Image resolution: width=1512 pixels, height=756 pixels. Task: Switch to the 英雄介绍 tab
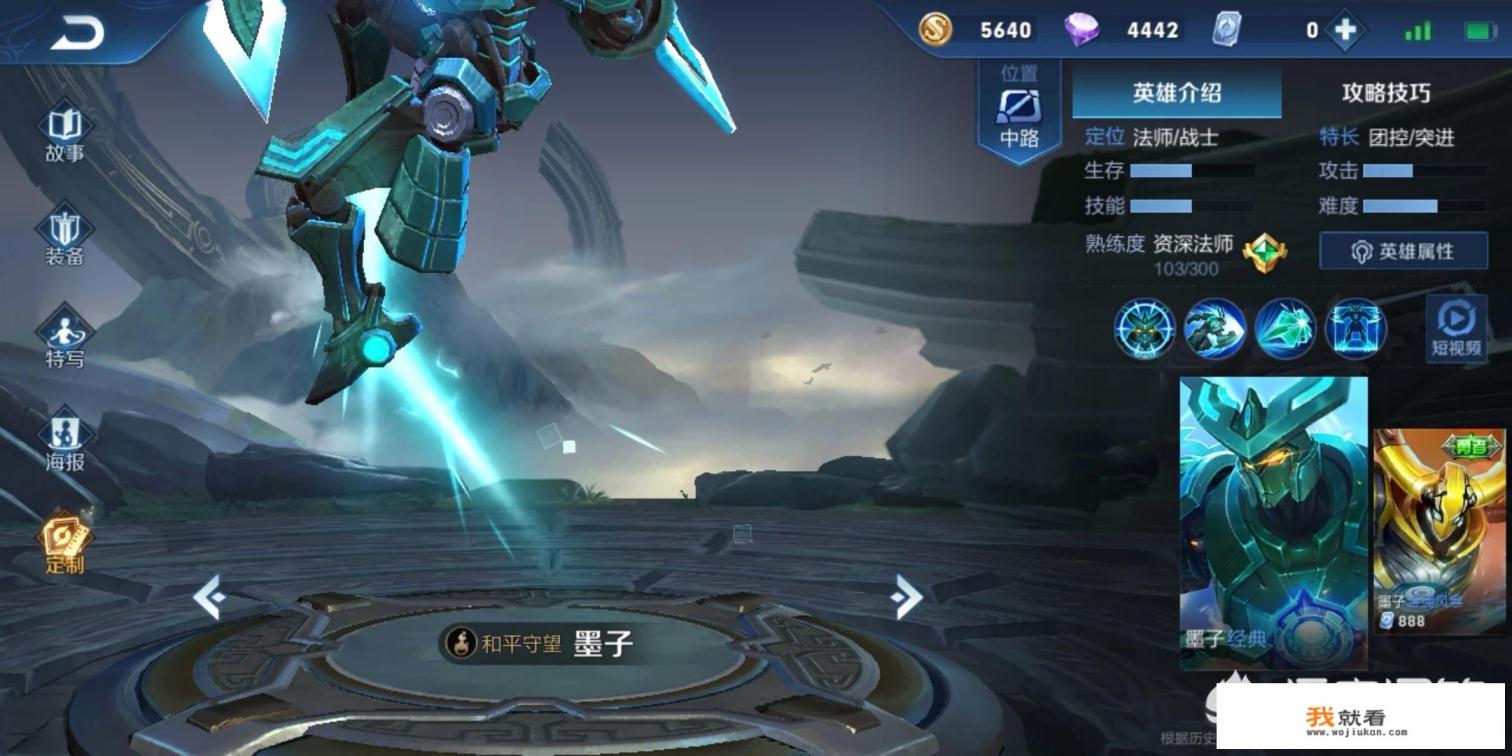[x=1176, y=94]
